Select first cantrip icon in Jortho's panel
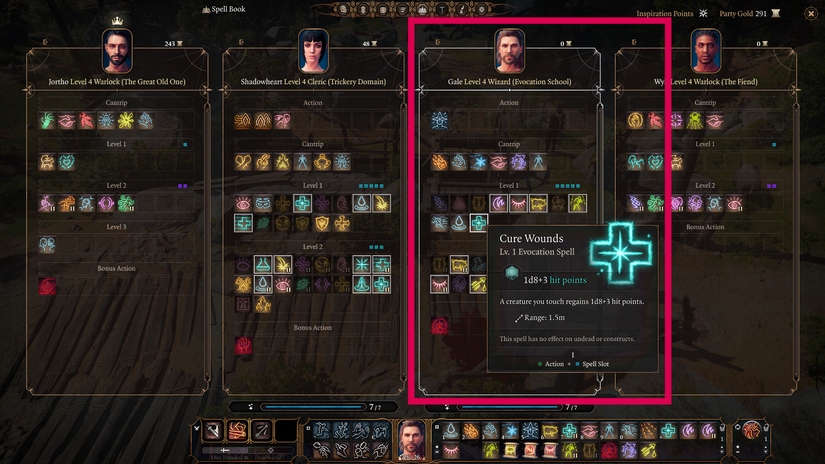This screenshot has width=825, height=464. pyautogui.click(x=47, y=120)
